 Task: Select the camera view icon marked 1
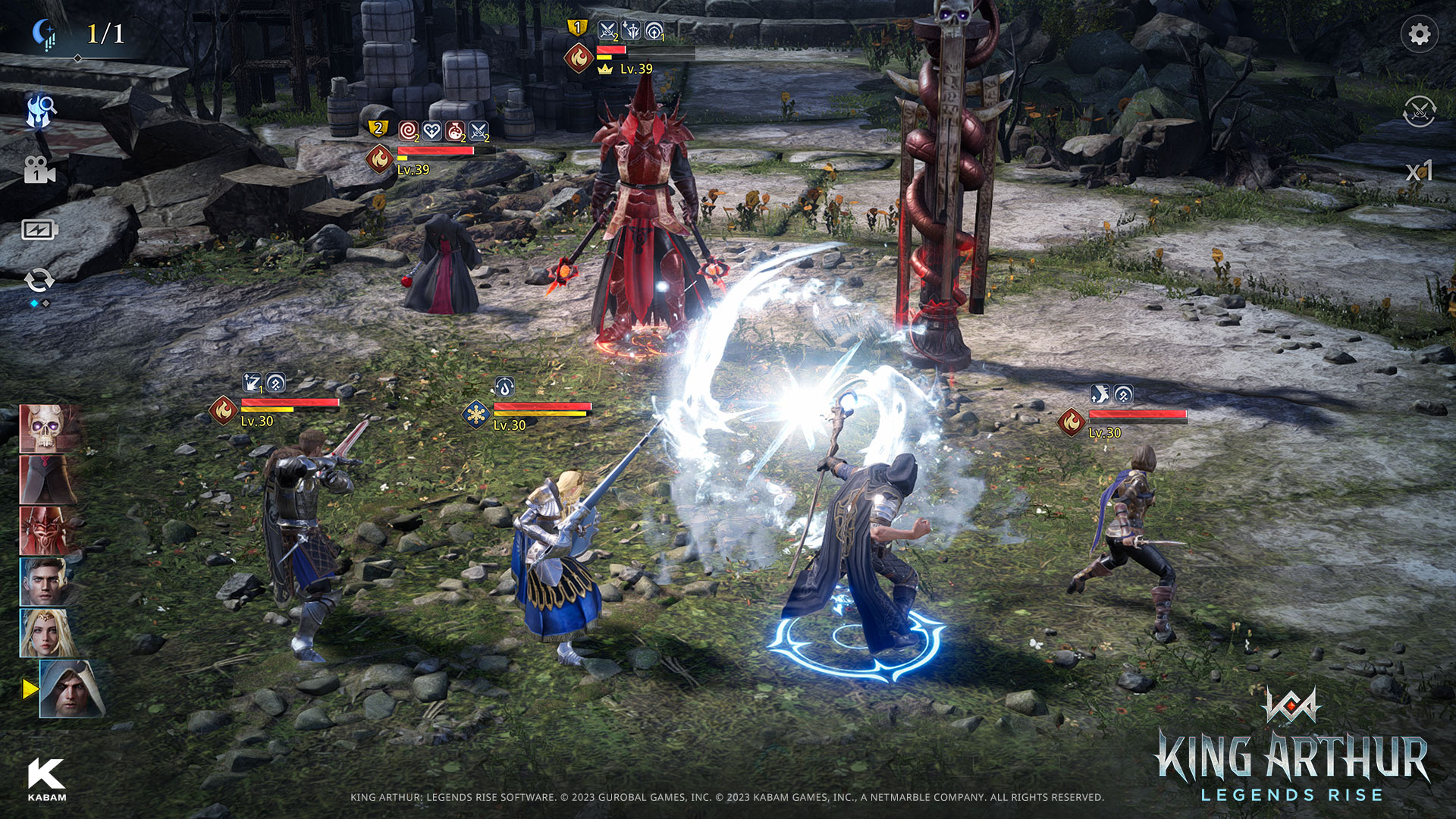(39, 171)
